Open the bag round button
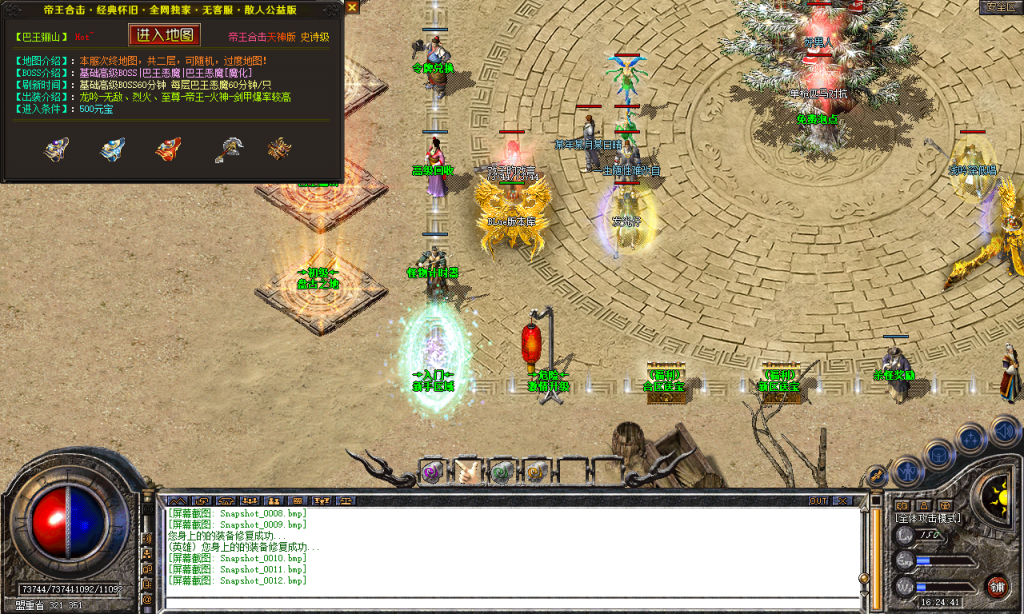1024x614 pixels. [x=939, y=454]
